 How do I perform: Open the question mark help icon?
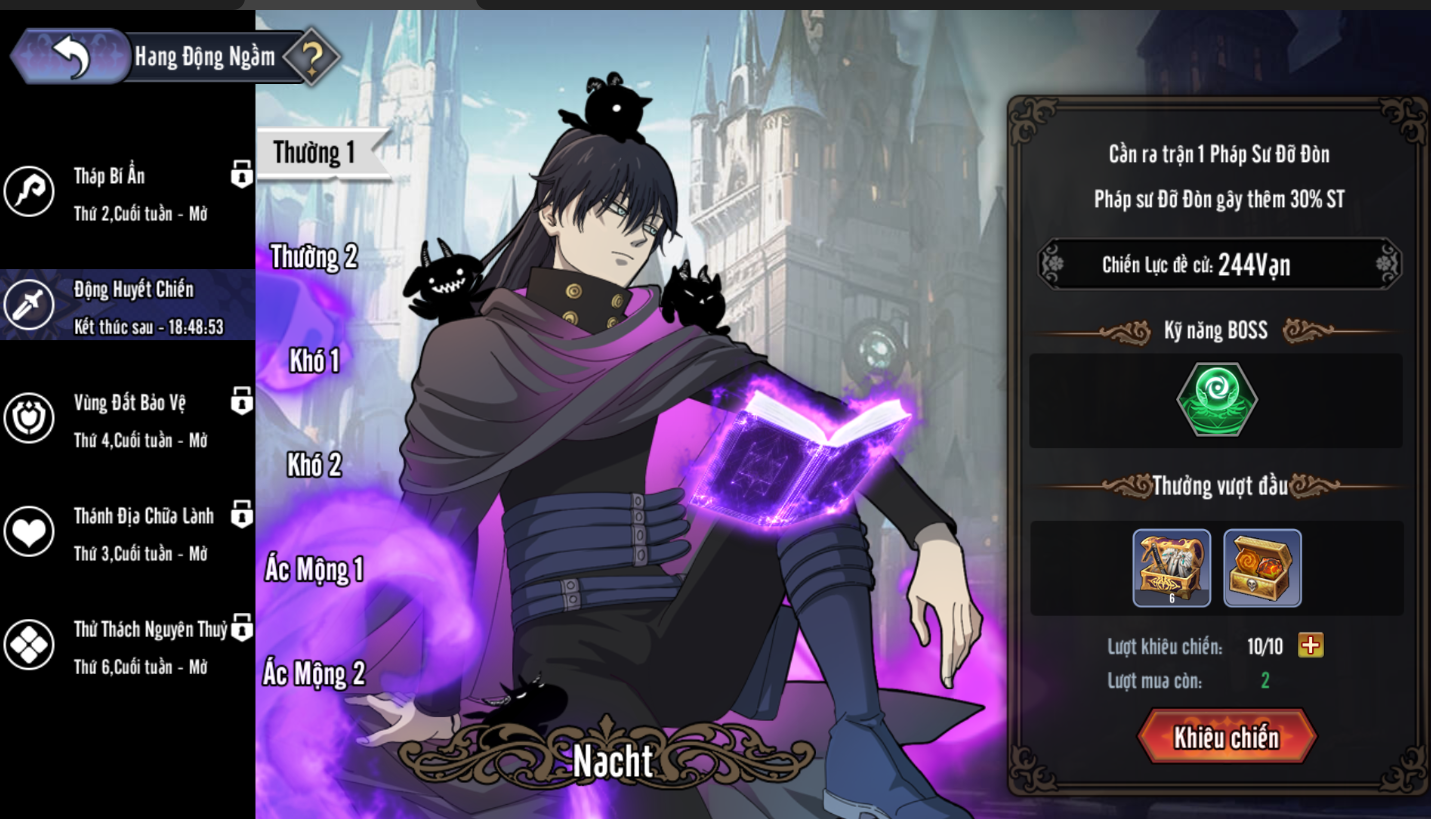pyautogui.click(x=312, y=59)
